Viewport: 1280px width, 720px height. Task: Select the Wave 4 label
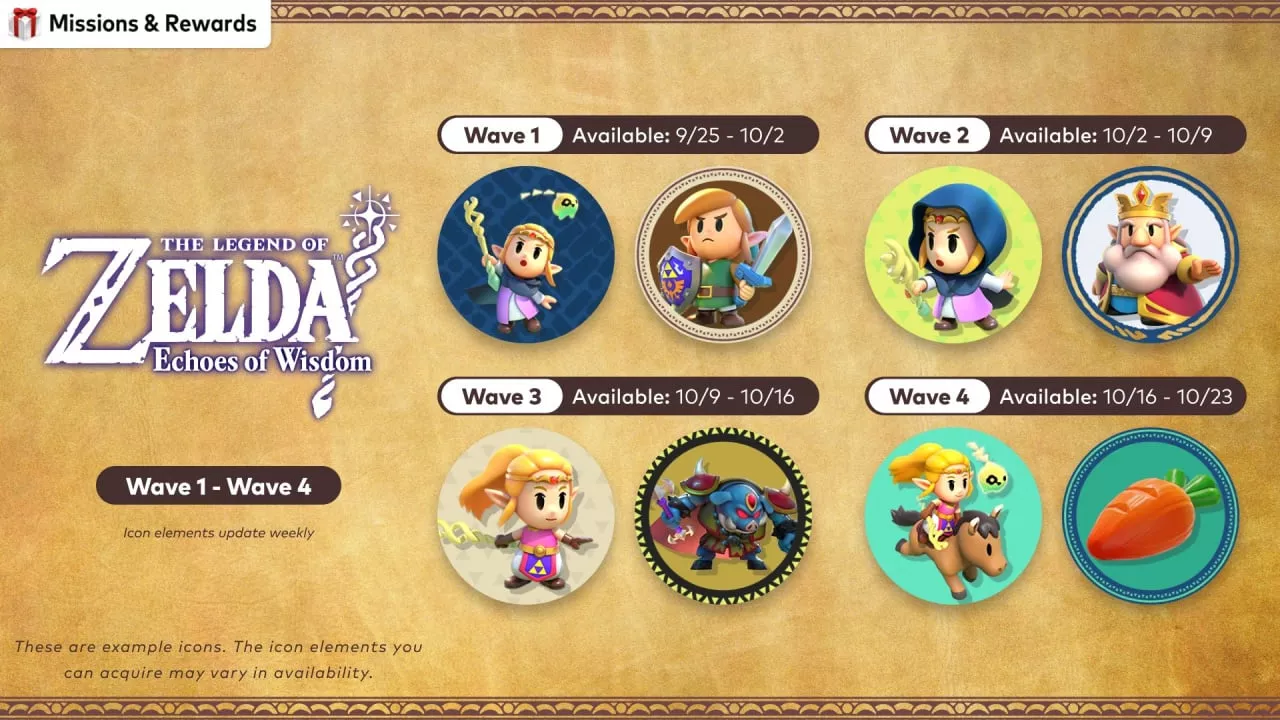[928, 397]
